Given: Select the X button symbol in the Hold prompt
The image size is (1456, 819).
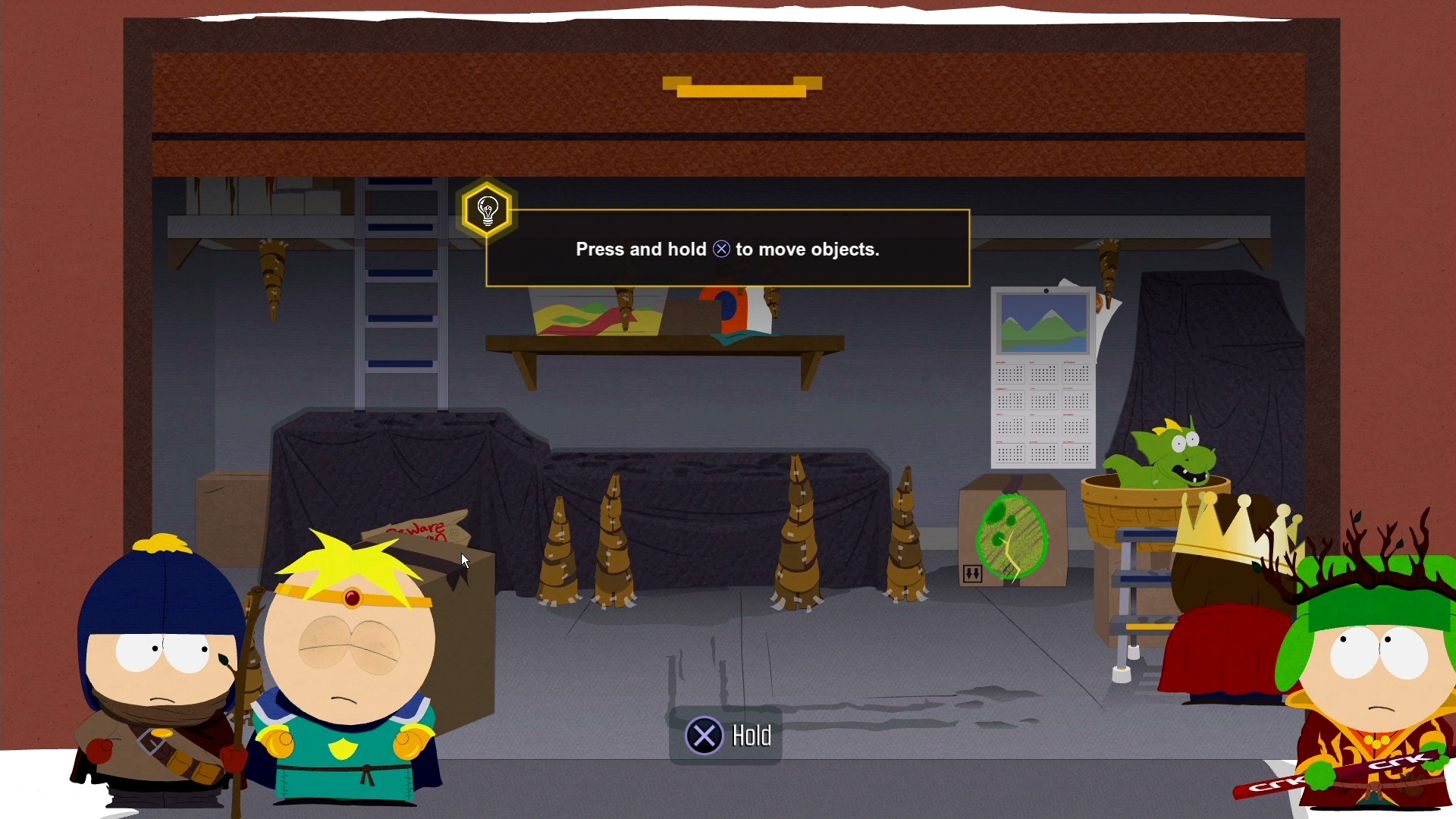Looking at the screenshot, I should 704,735.
